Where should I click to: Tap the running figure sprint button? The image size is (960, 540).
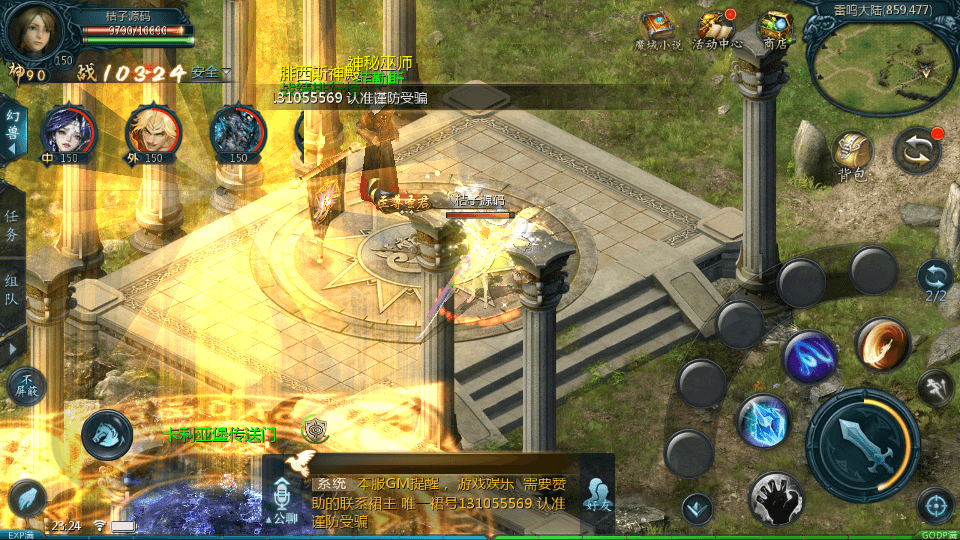[x=935, y=385]
